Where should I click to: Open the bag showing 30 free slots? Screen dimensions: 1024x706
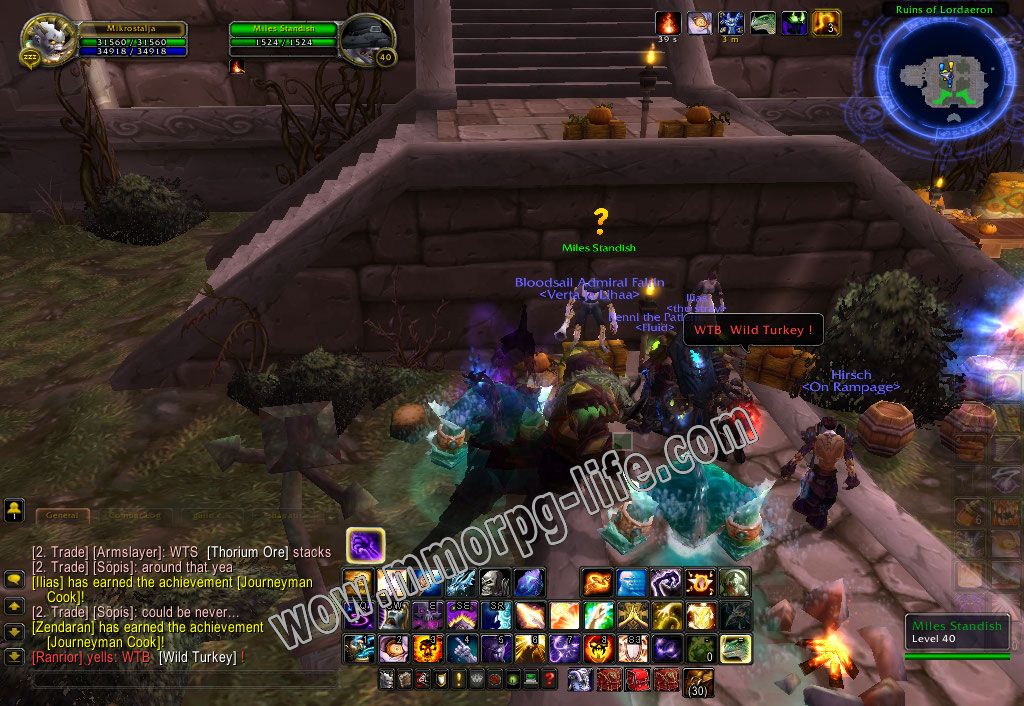tap(697, 682)
